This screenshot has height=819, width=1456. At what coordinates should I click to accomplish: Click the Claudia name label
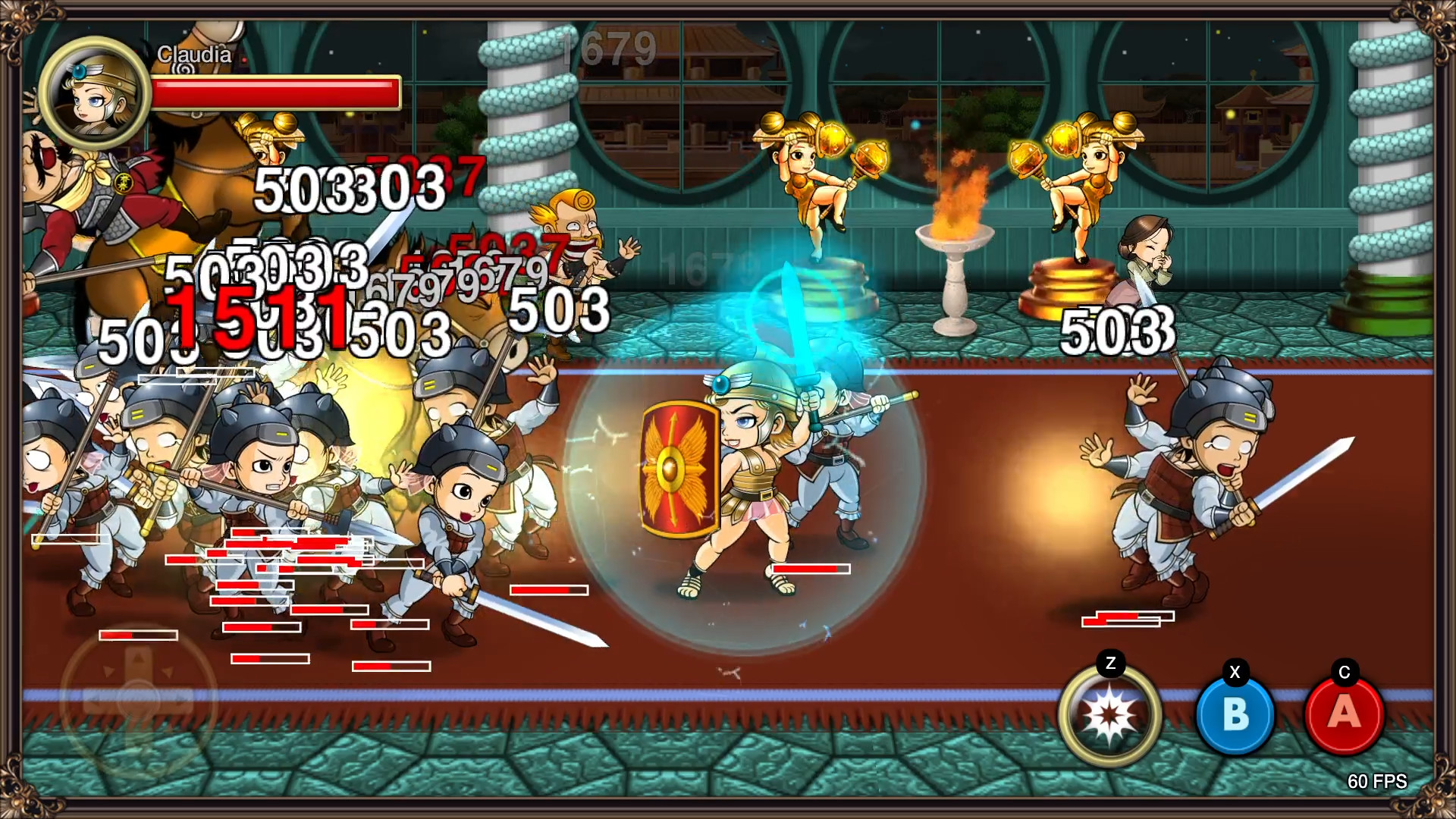point(193,54)
